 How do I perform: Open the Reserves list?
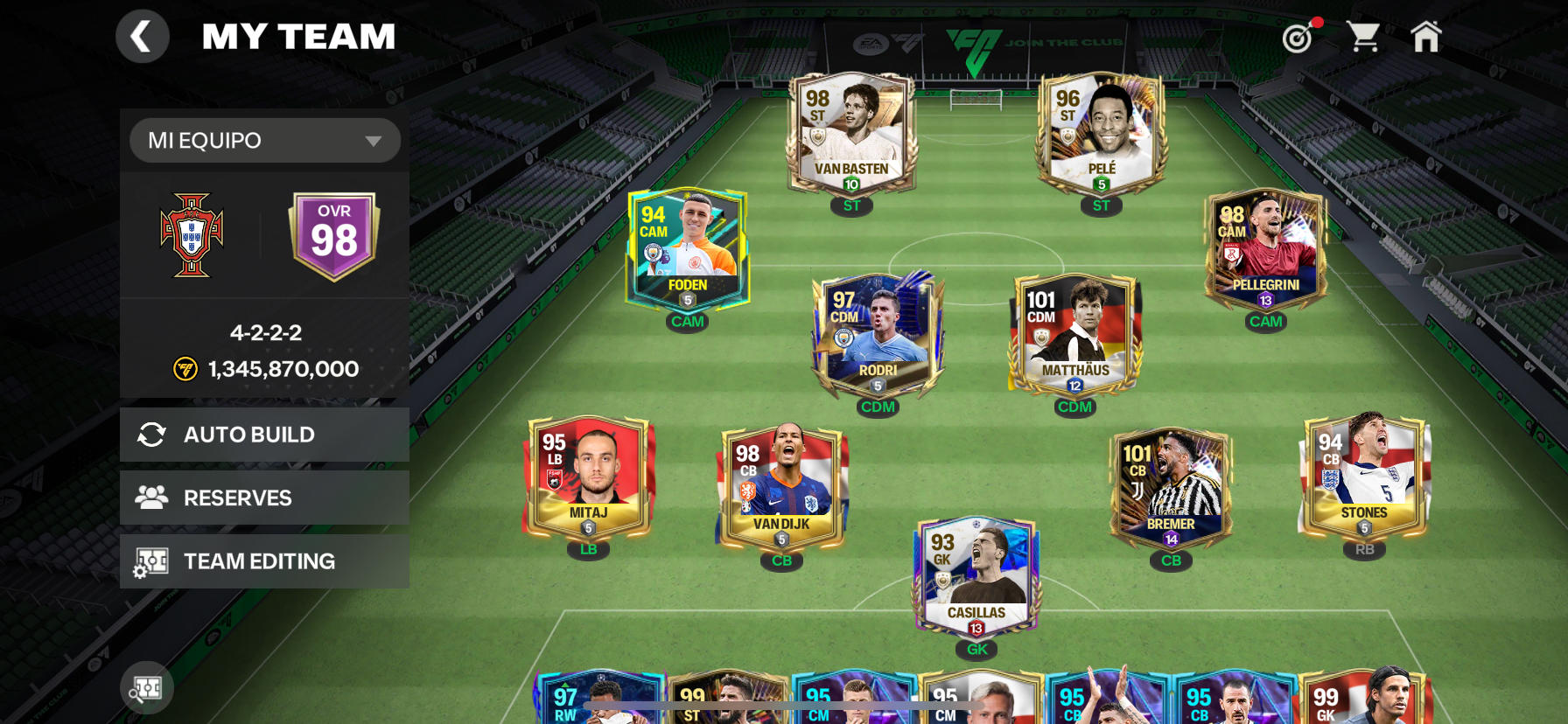[x=264, y=498]
